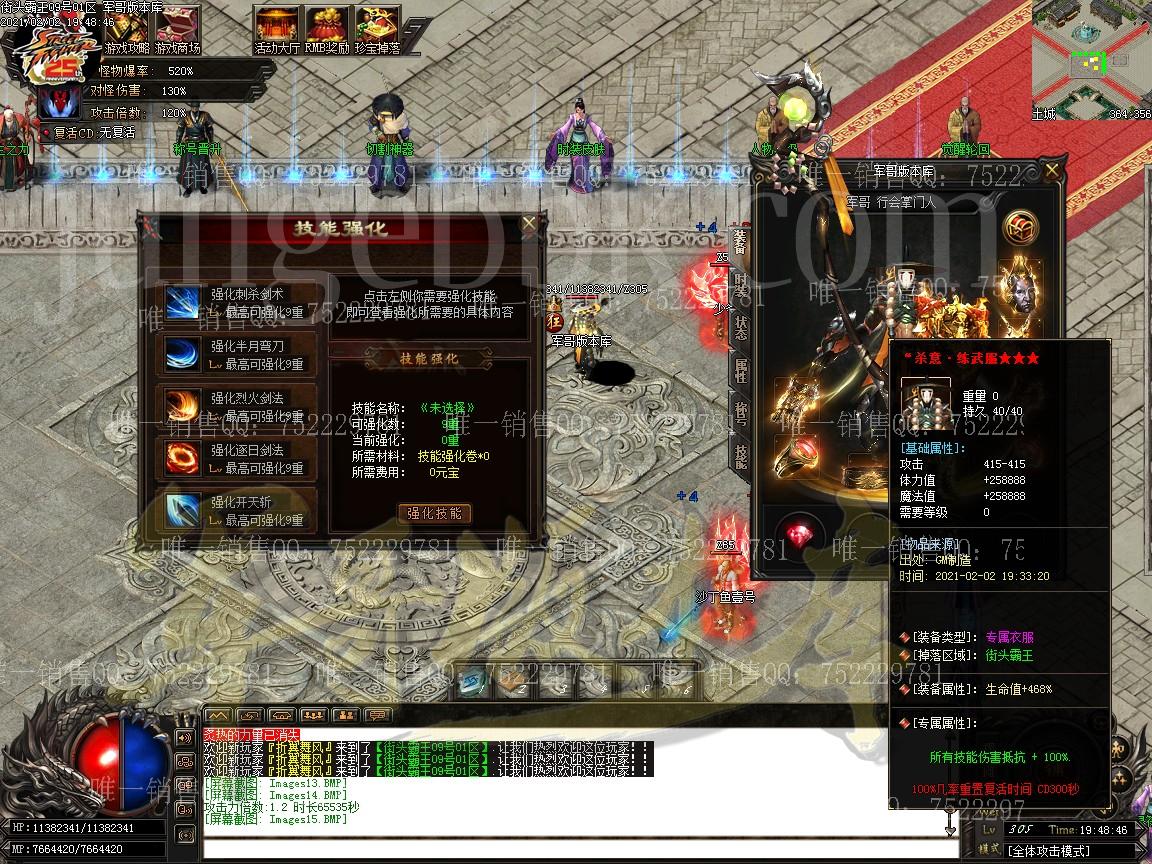Viewport: 1152px width, 864px height.
Task: Click the treasure chest button in character panel
Action: (x=1020, y=228)
